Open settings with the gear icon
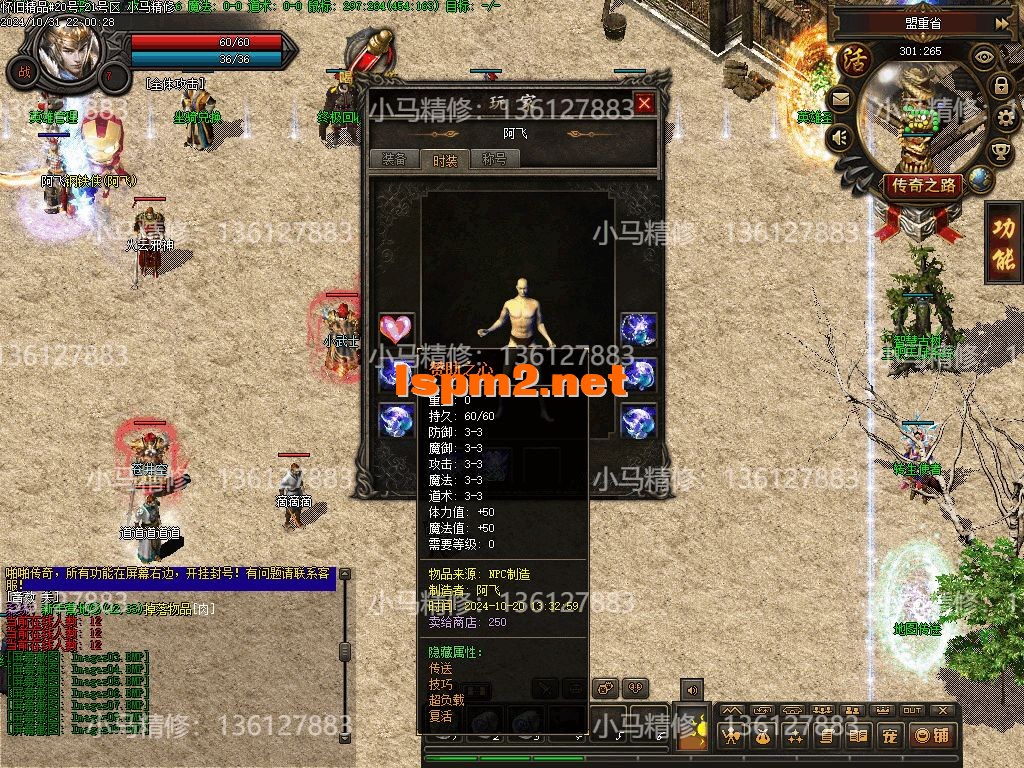1024x768 pixels. point(1005,120)
